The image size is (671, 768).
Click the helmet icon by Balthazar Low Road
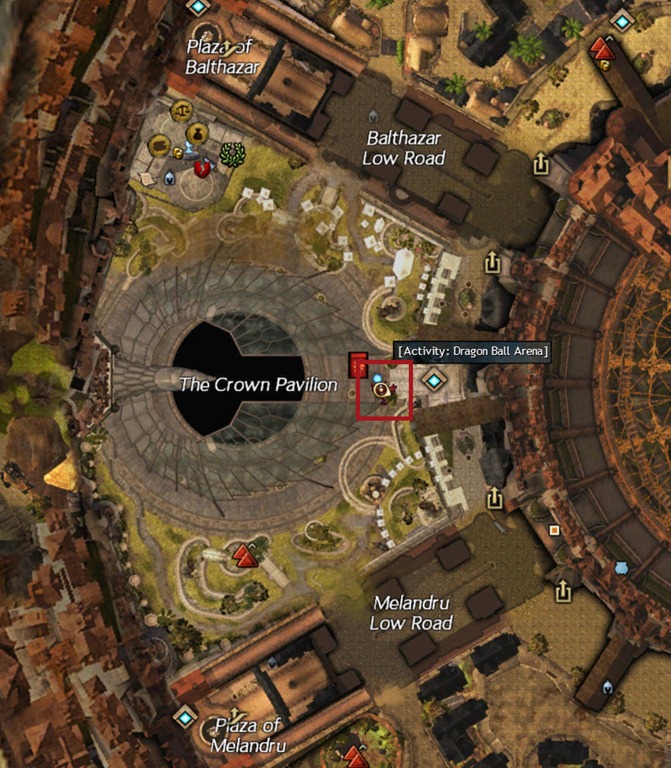tap(374, 115)
